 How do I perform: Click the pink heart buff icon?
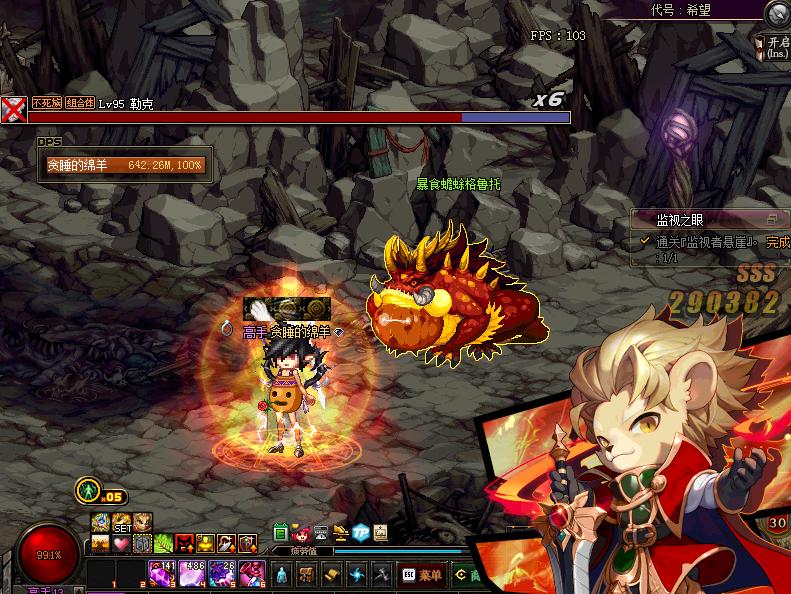click(120, 543)
